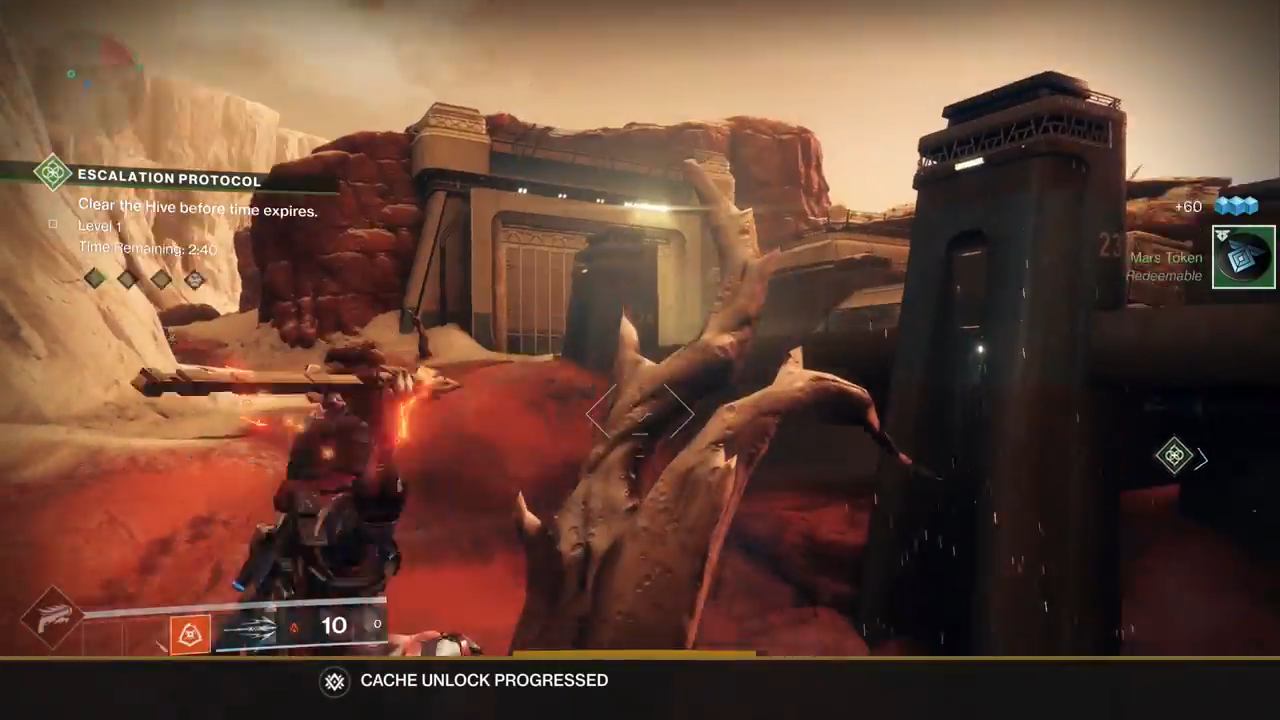Choose the equipped weapon icon

click(249, 630)
